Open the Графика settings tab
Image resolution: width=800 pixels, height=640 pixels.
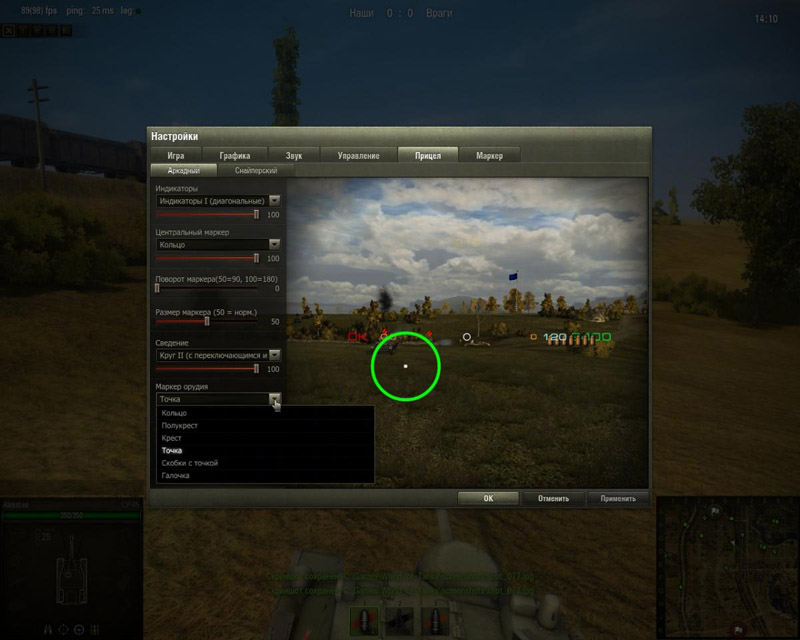pos(236,155)
